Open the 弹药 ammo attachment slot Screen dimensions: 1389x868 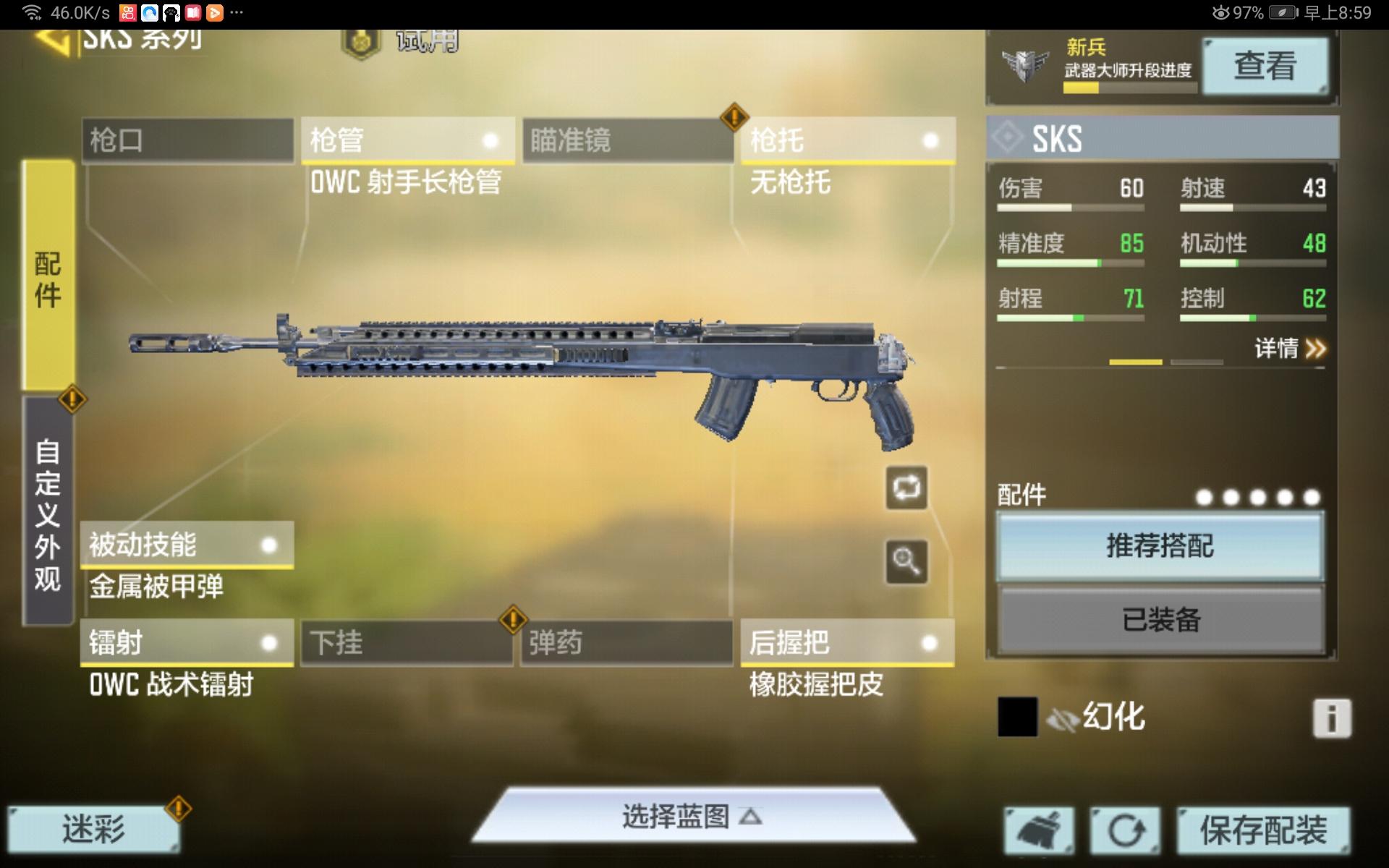pyautogui.click(x=626, y=642)
